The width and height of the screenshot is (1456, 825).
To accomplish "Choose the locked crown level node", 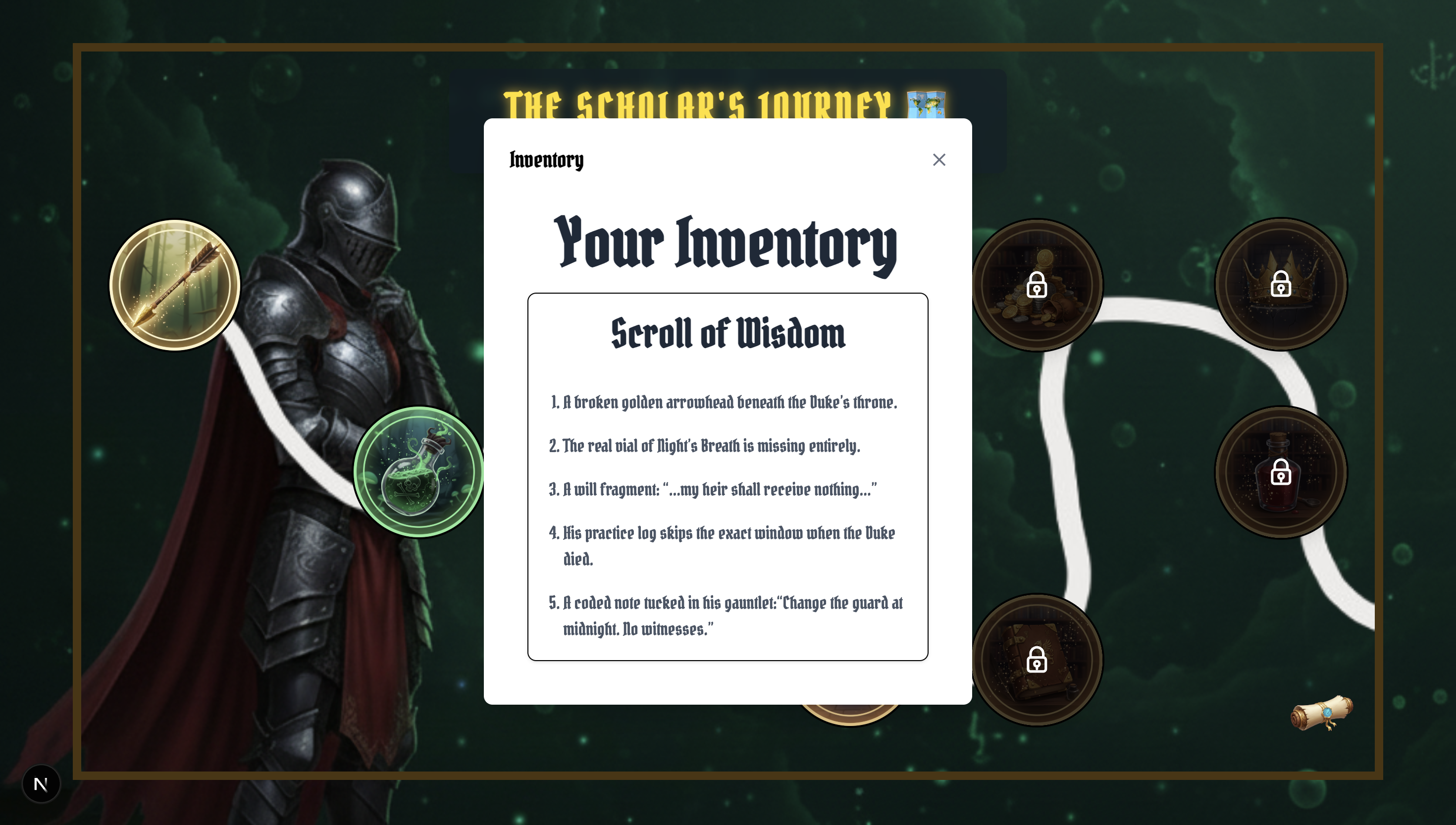I will pyautogui.click(x=1280, y=284).
